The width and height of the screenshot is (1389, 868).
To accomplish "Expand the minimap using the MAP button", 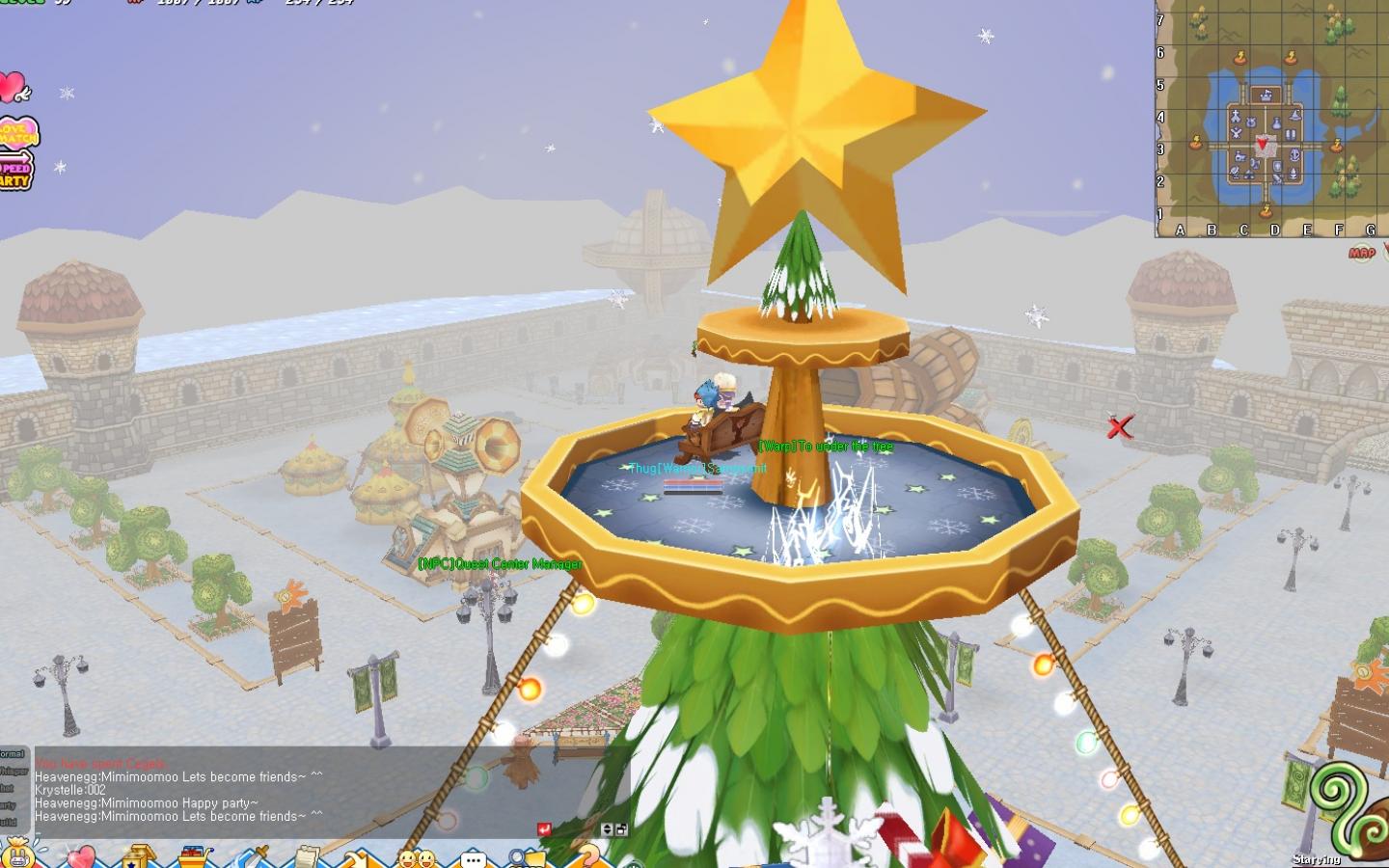I will (1361, 251).
